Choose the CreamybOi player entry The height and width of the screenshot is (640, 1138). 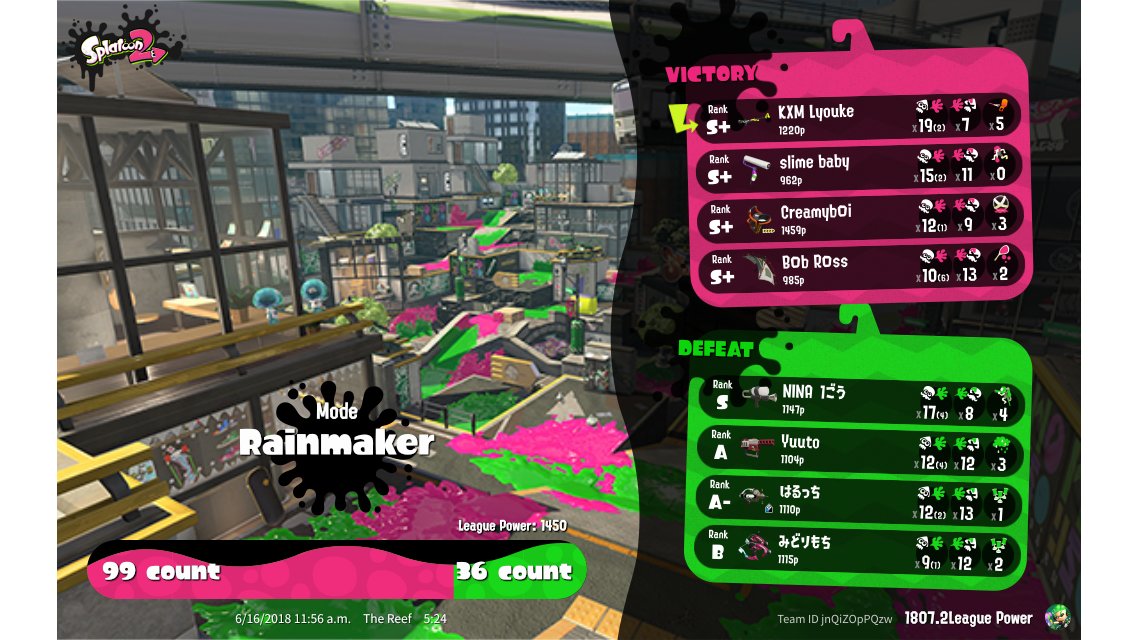[x=860, y=217]
